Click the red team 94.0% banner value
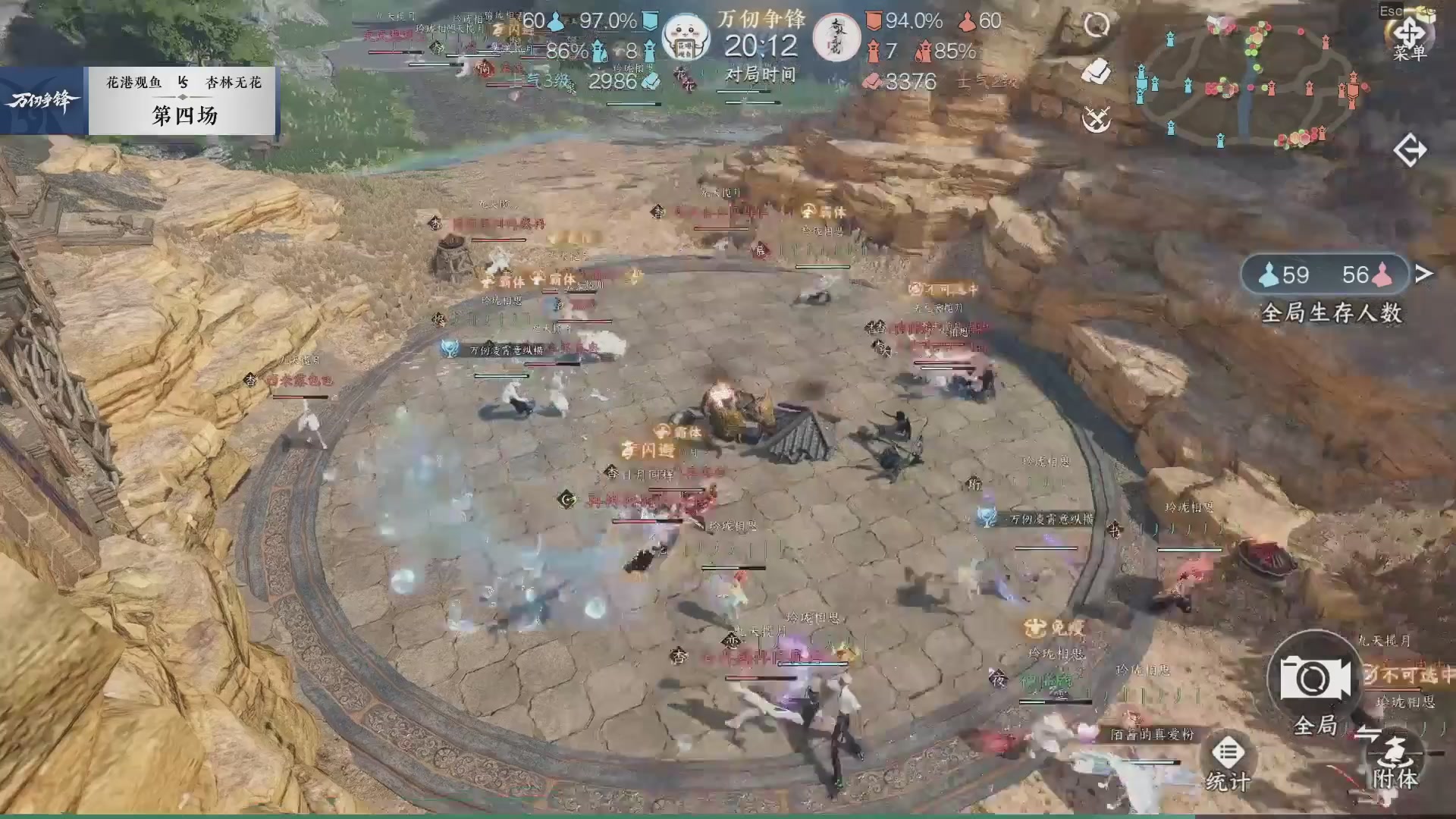Viewport: 1456px width, 819px height. [x=915, y=22]
